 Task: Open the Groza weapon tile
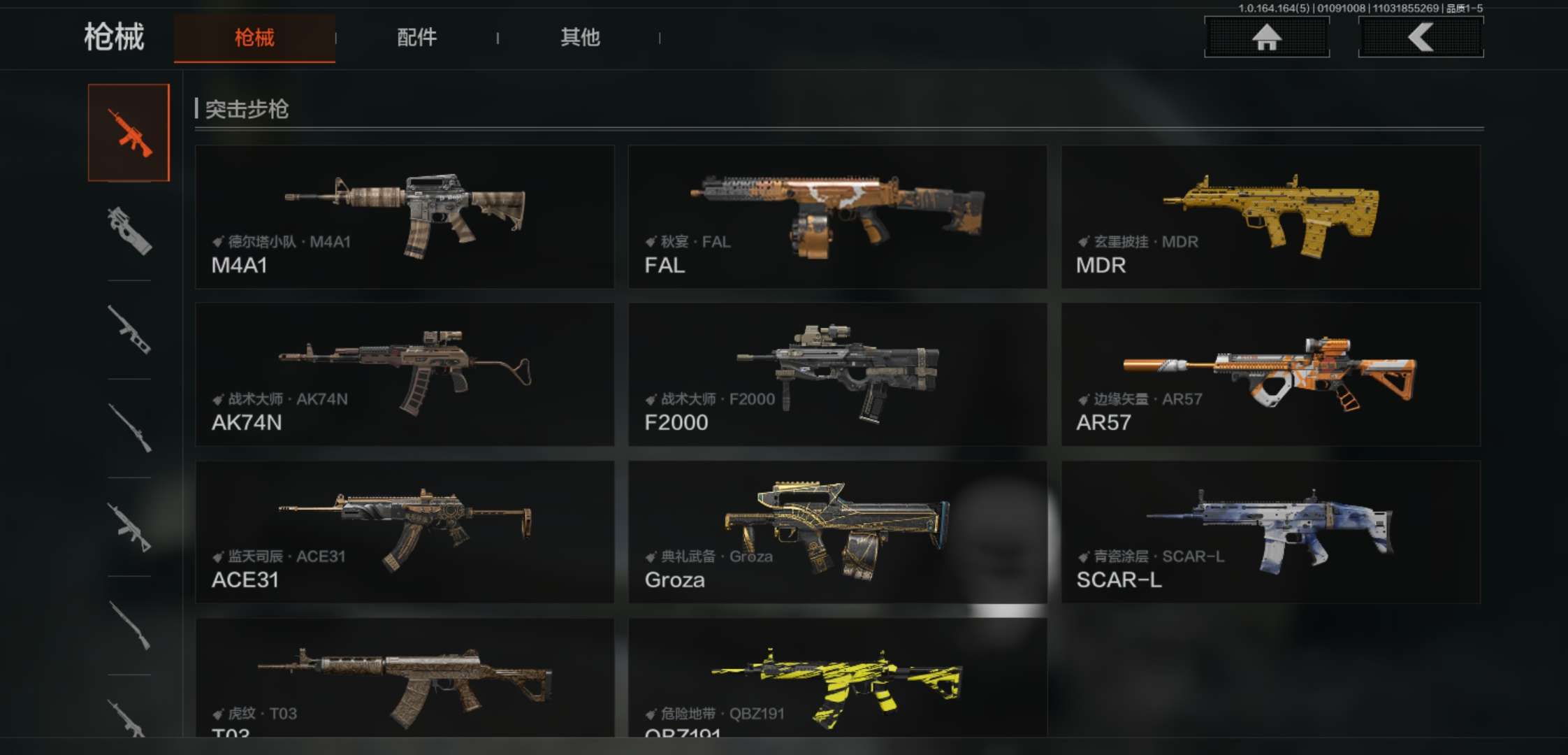[837, 531]
